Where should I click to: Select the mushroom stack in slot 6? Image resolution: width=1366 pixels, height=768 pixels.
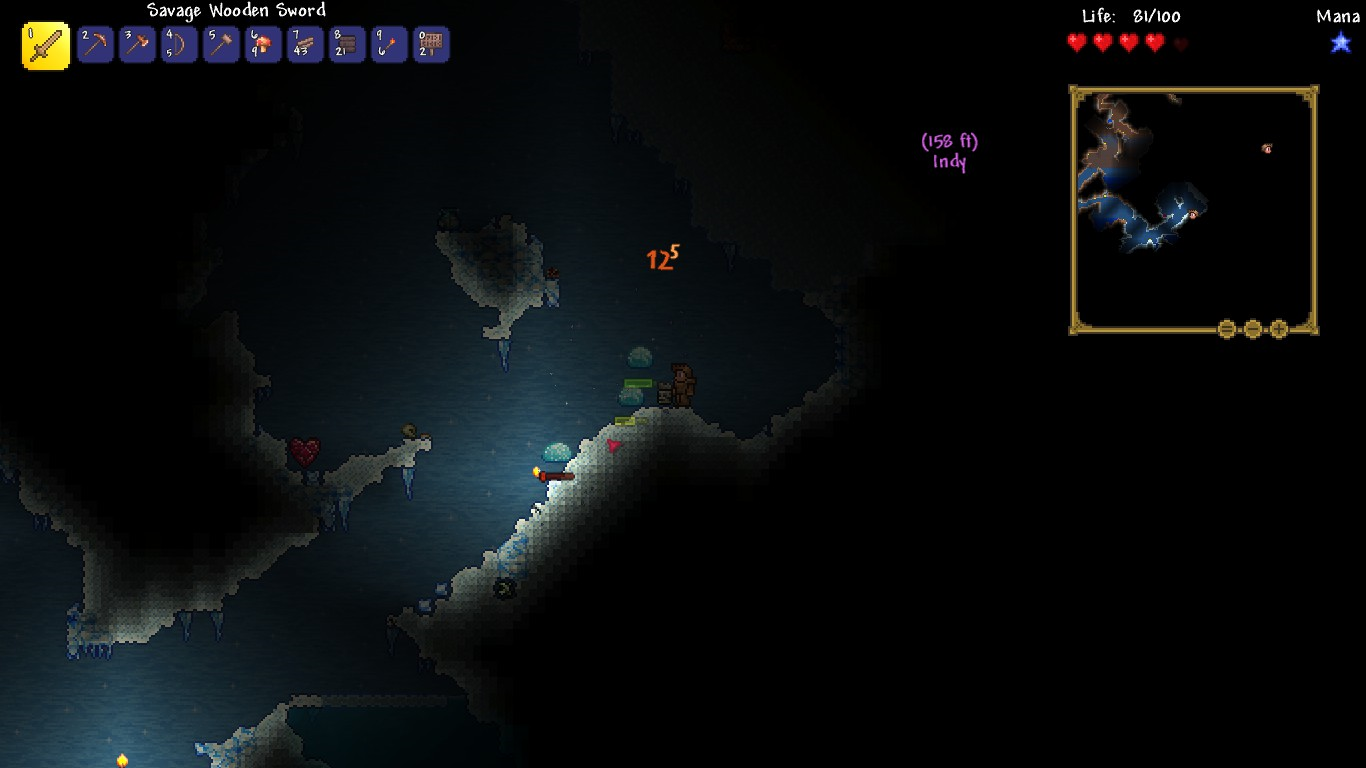pyautogui.click(x=263, y=45)
